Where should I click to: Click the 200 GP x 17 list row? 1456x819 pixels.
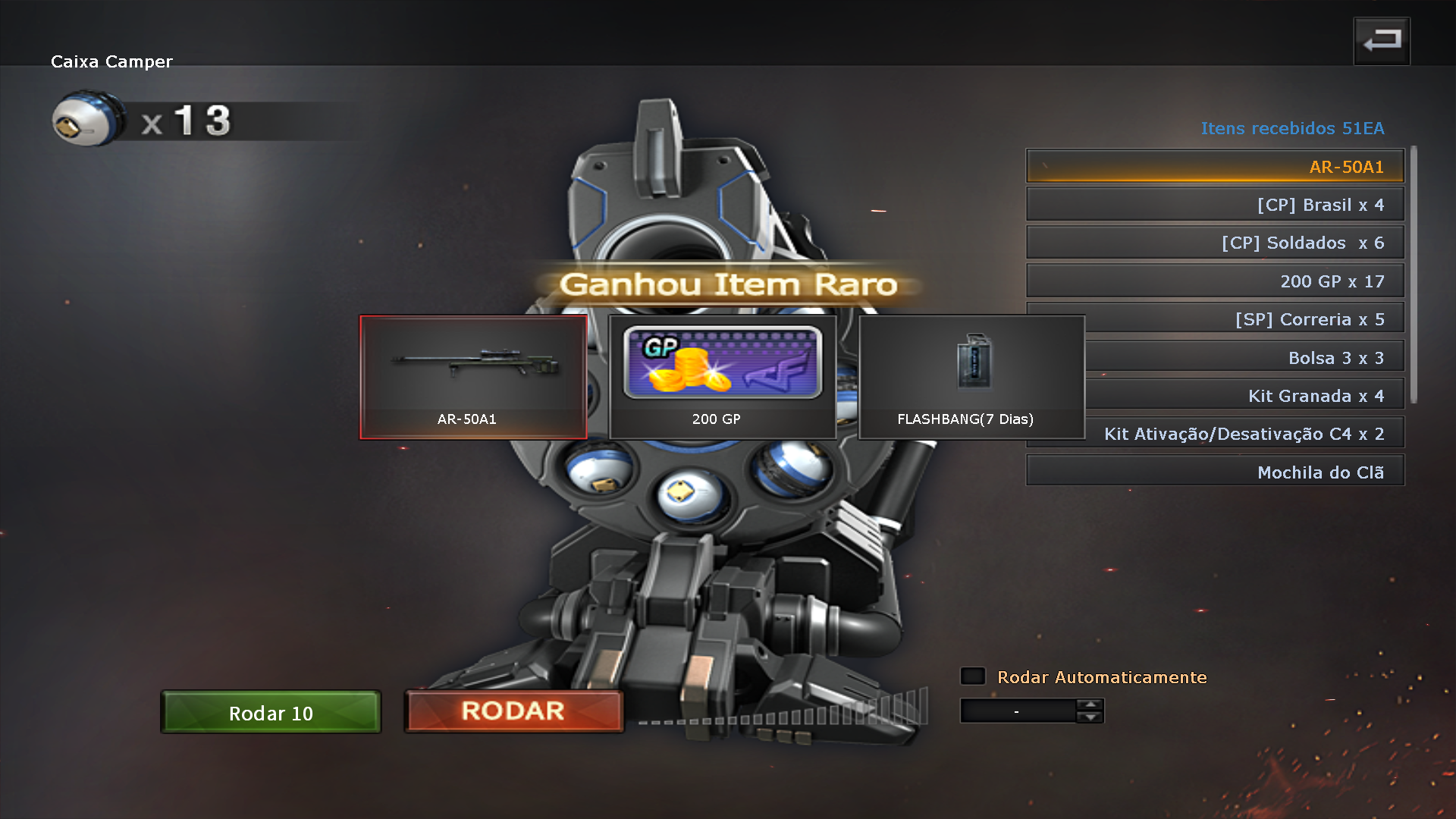1215,281
